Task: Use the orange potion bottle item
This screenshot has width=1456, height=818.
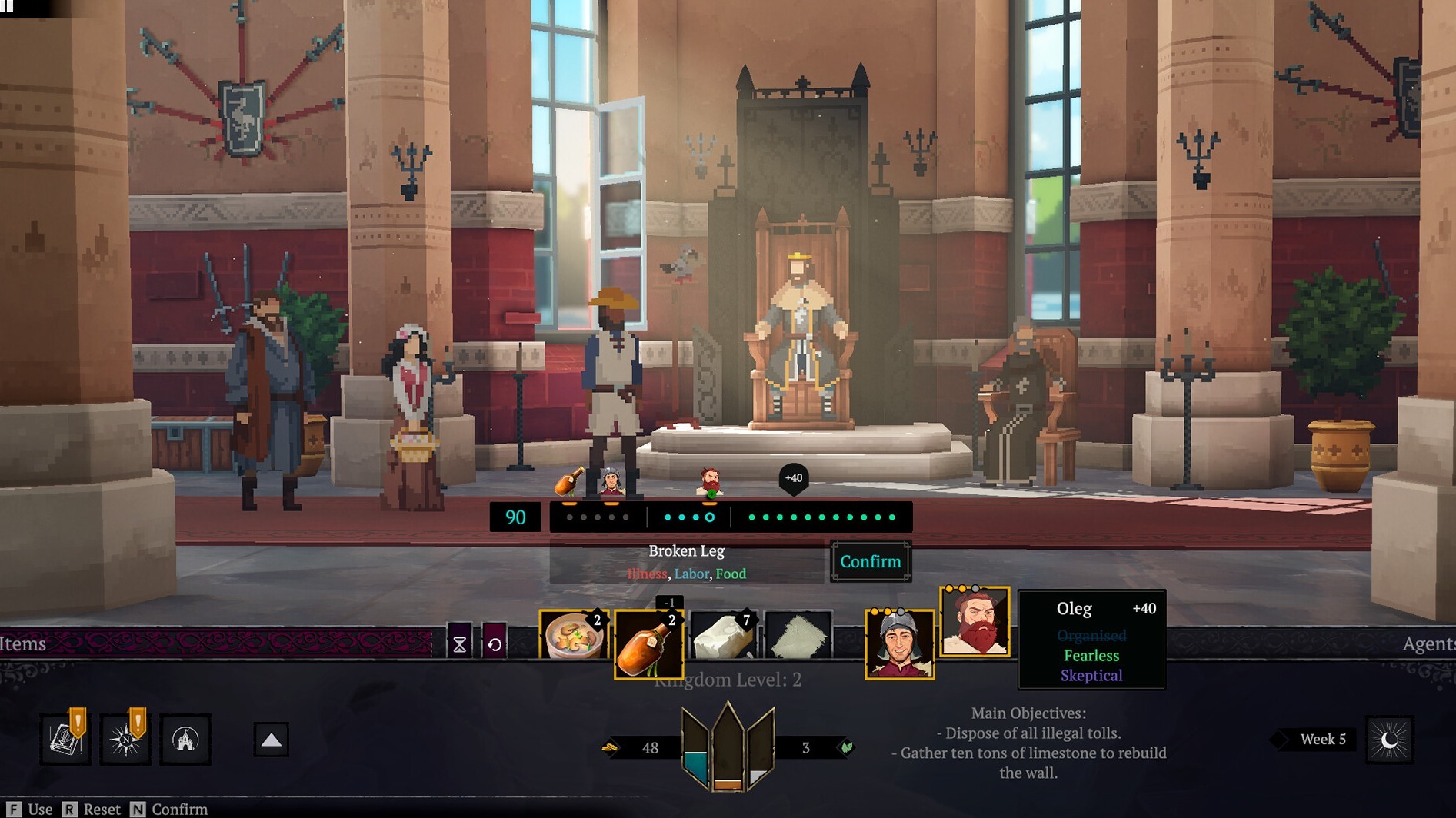Action: point(648,644)
